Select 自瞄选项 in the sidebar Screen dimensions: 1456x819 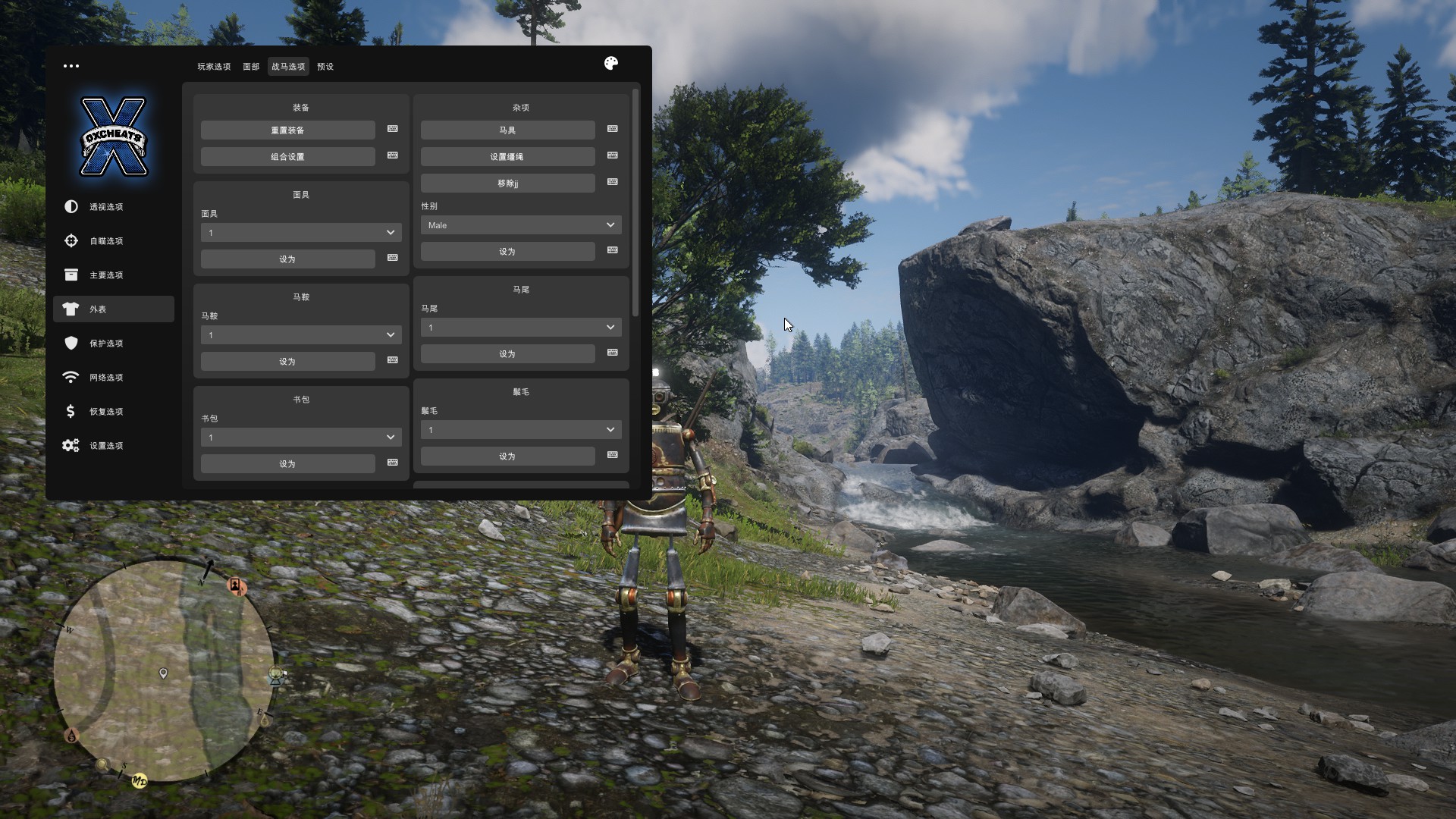[106, 241]
